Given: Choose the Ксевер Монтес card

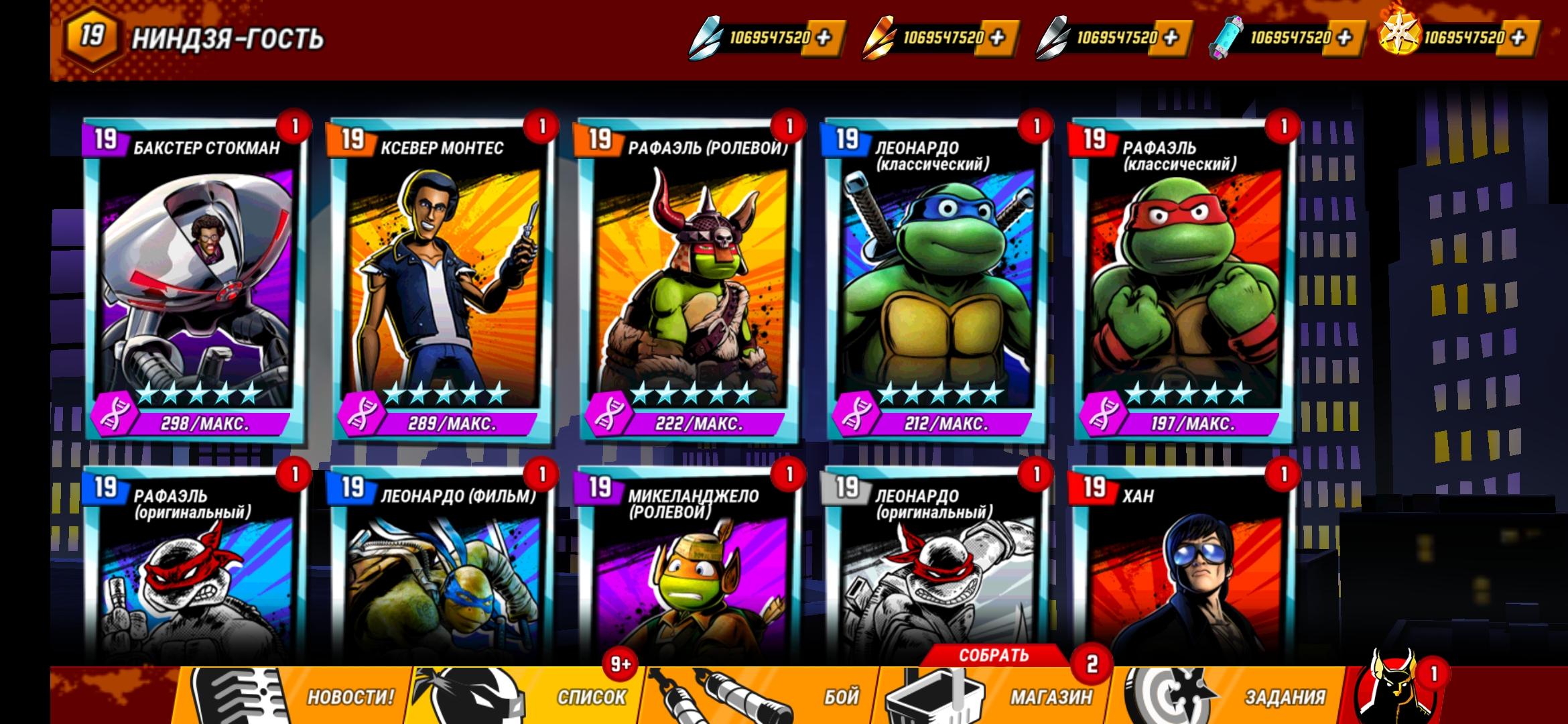Looking at the screenshot, I should (x=441, y=282).
